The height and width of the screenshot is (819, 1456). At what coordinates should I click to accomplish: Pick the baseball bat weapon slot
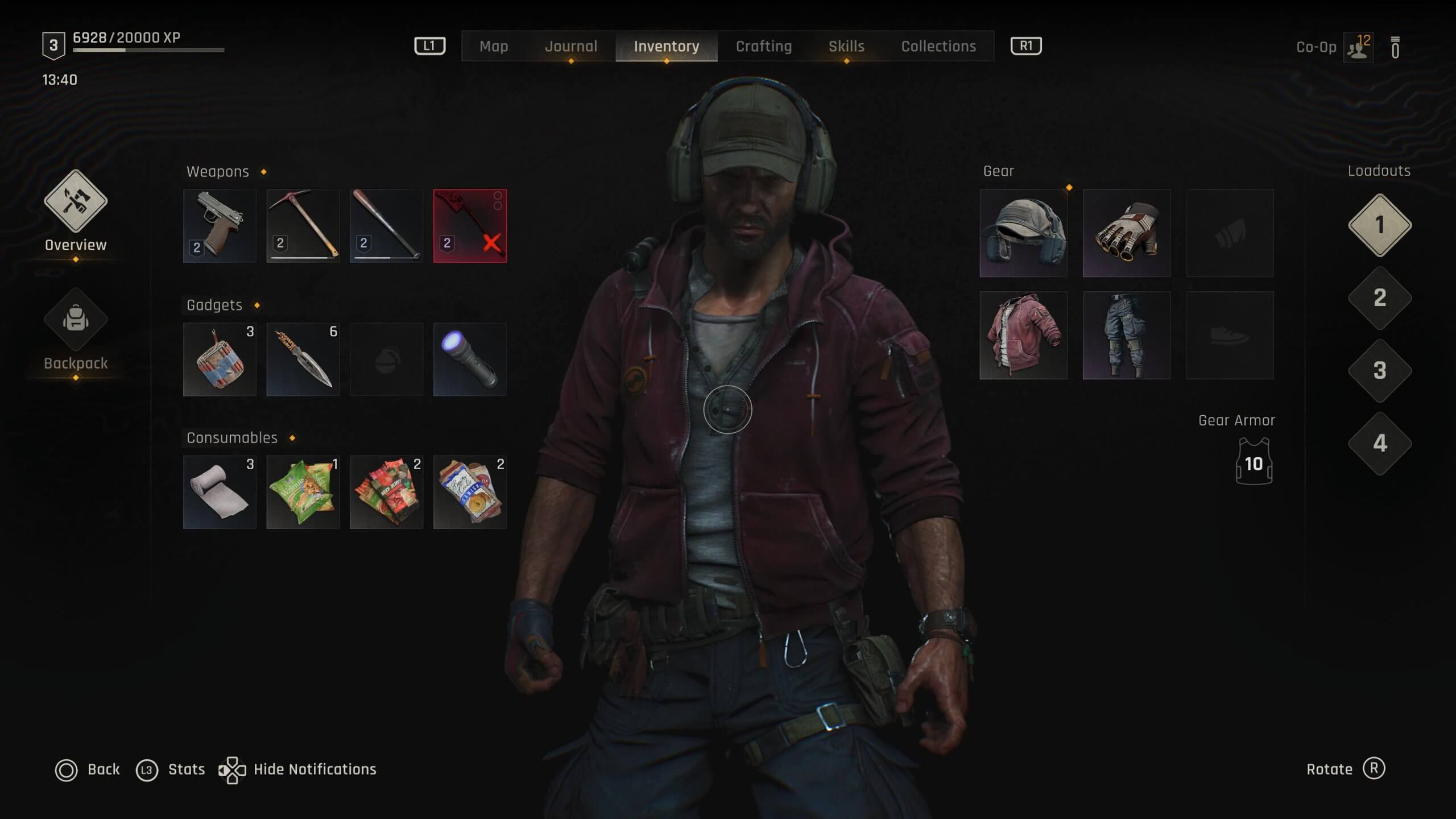pos(386,226)
